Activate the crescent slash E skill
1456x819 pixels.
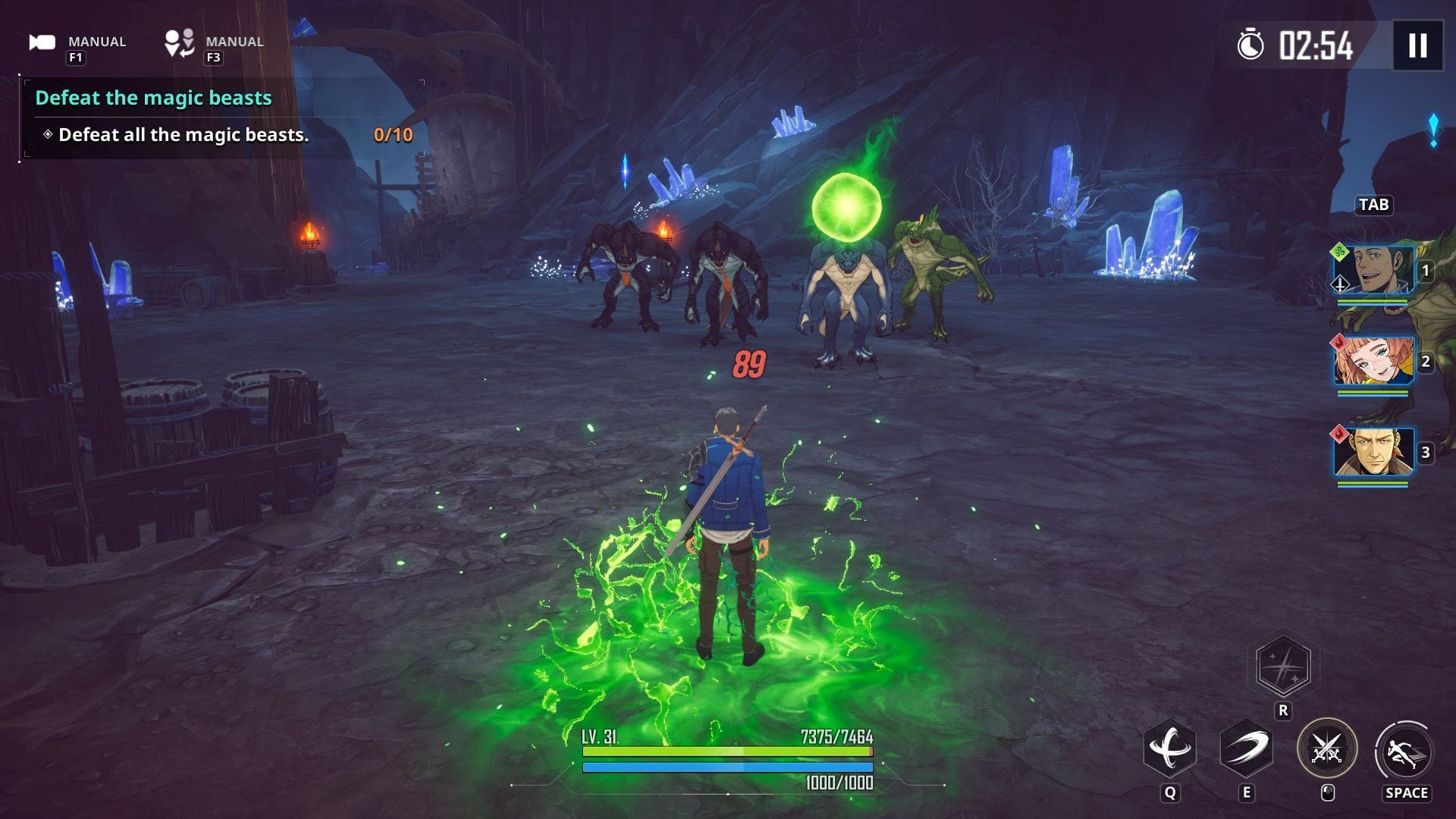pos(1246,749)
